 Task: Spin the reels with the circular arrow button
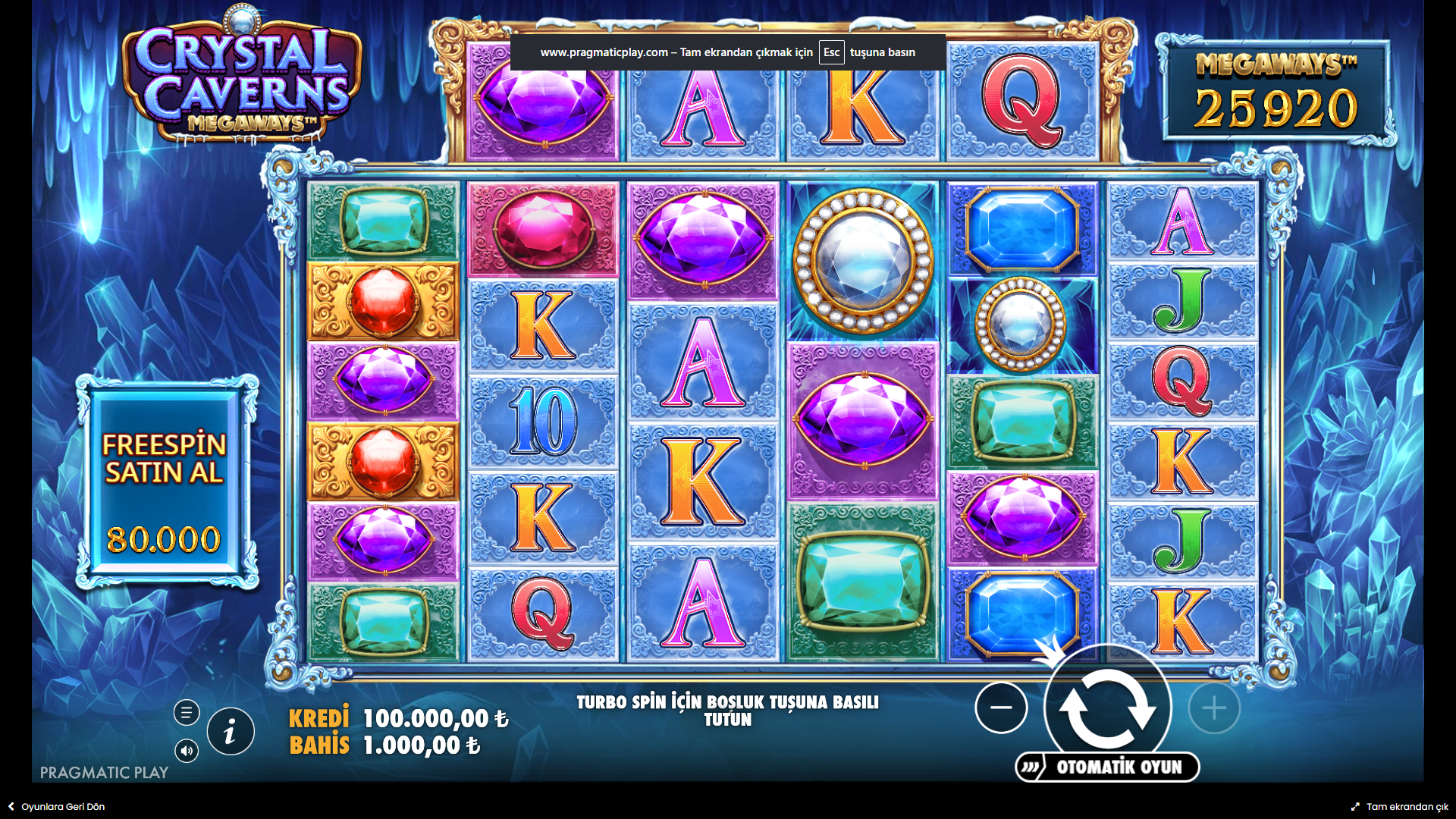1107,708
